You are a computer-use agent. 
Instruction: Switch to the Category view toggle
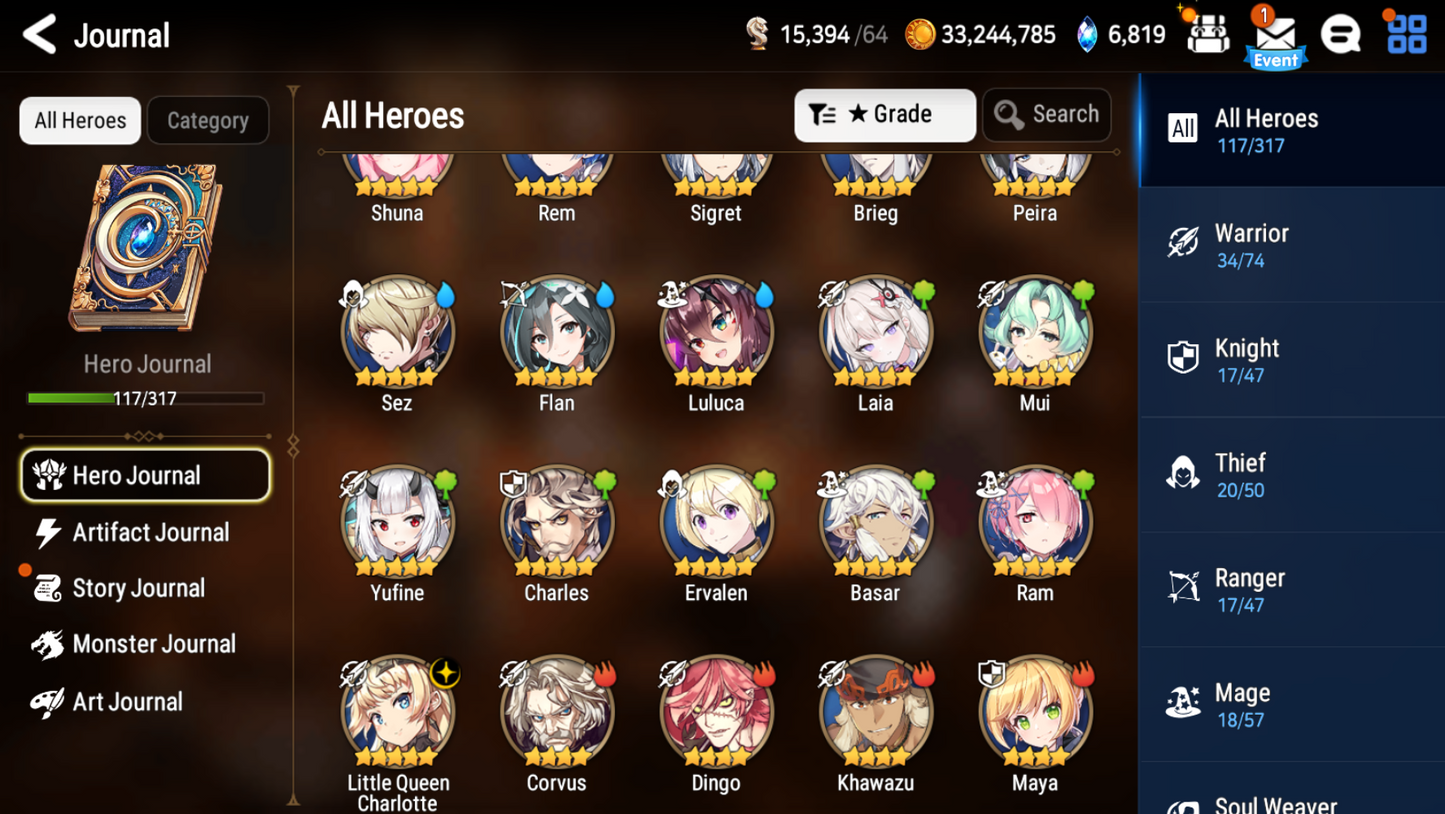click(x=207, y=120)
